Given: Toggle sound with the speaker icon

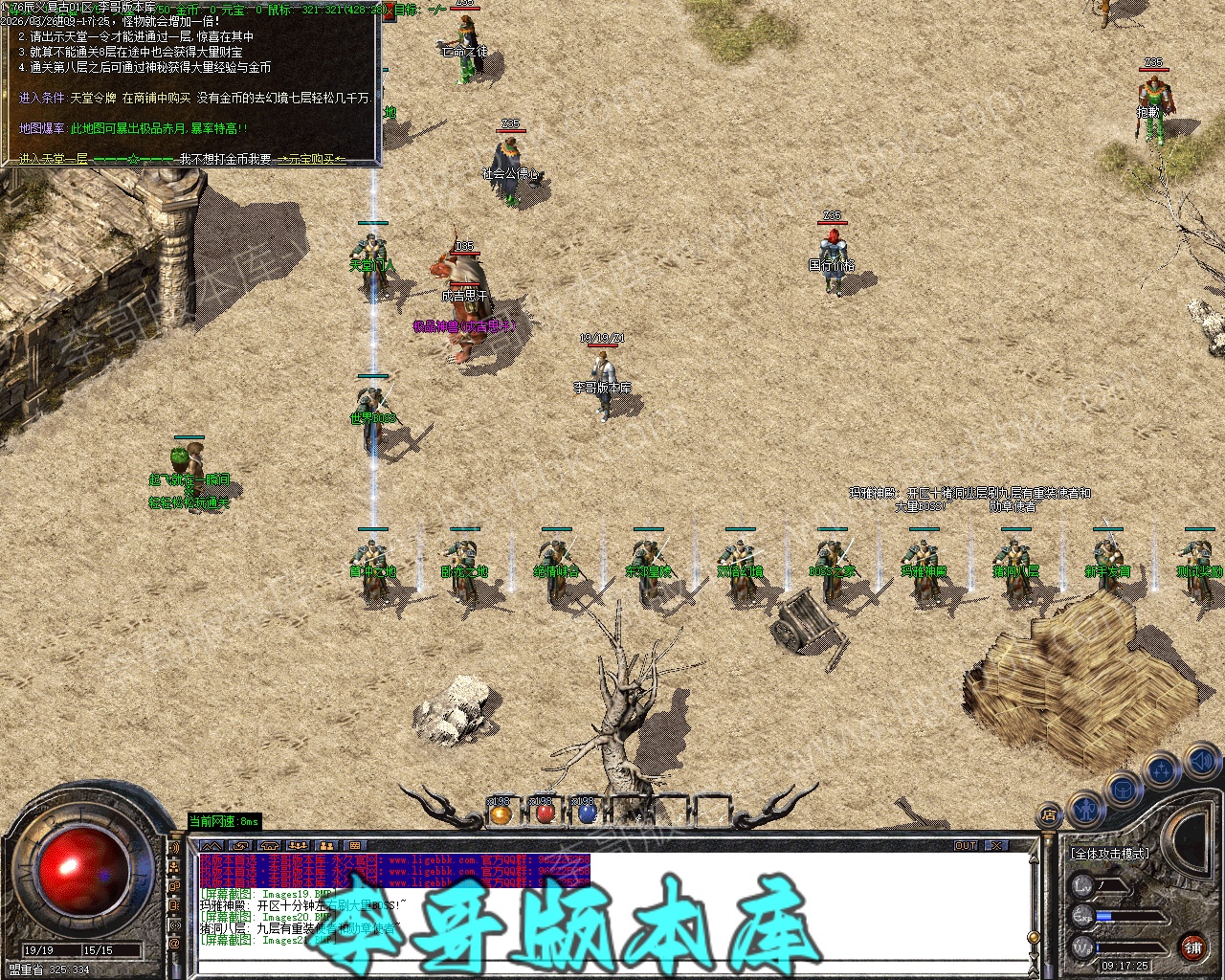Looking at the screenshot, I should [x=1200, y=762].
